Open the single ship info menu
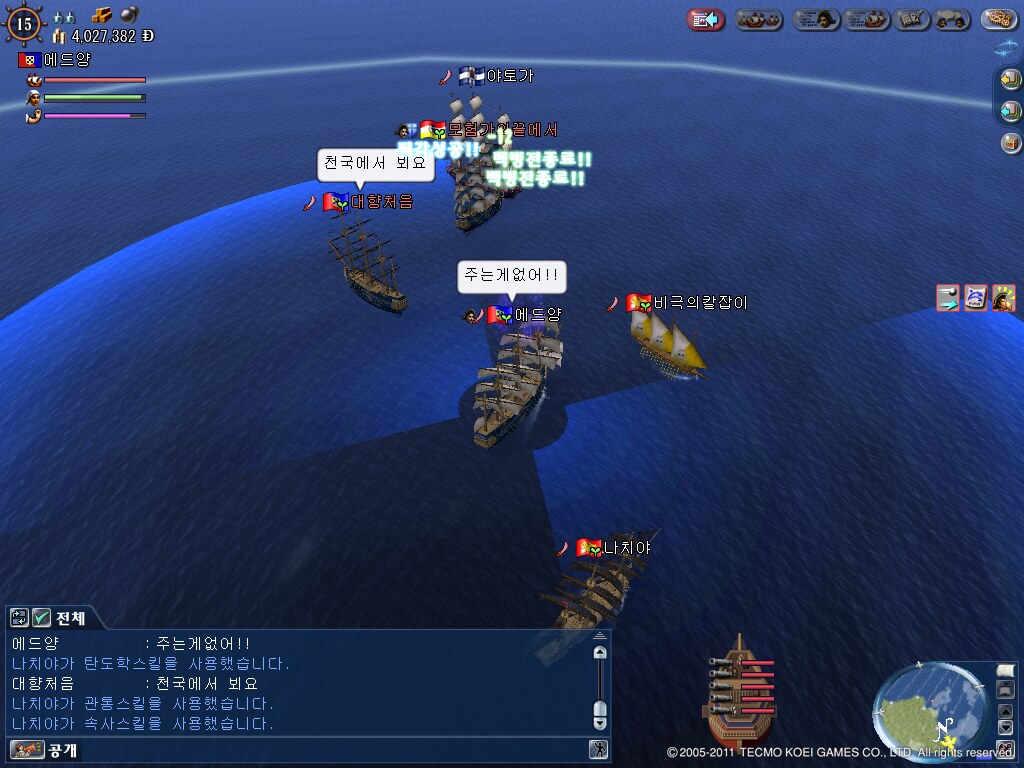This screenshot has width=1024, height=768. tap(867, 19)
